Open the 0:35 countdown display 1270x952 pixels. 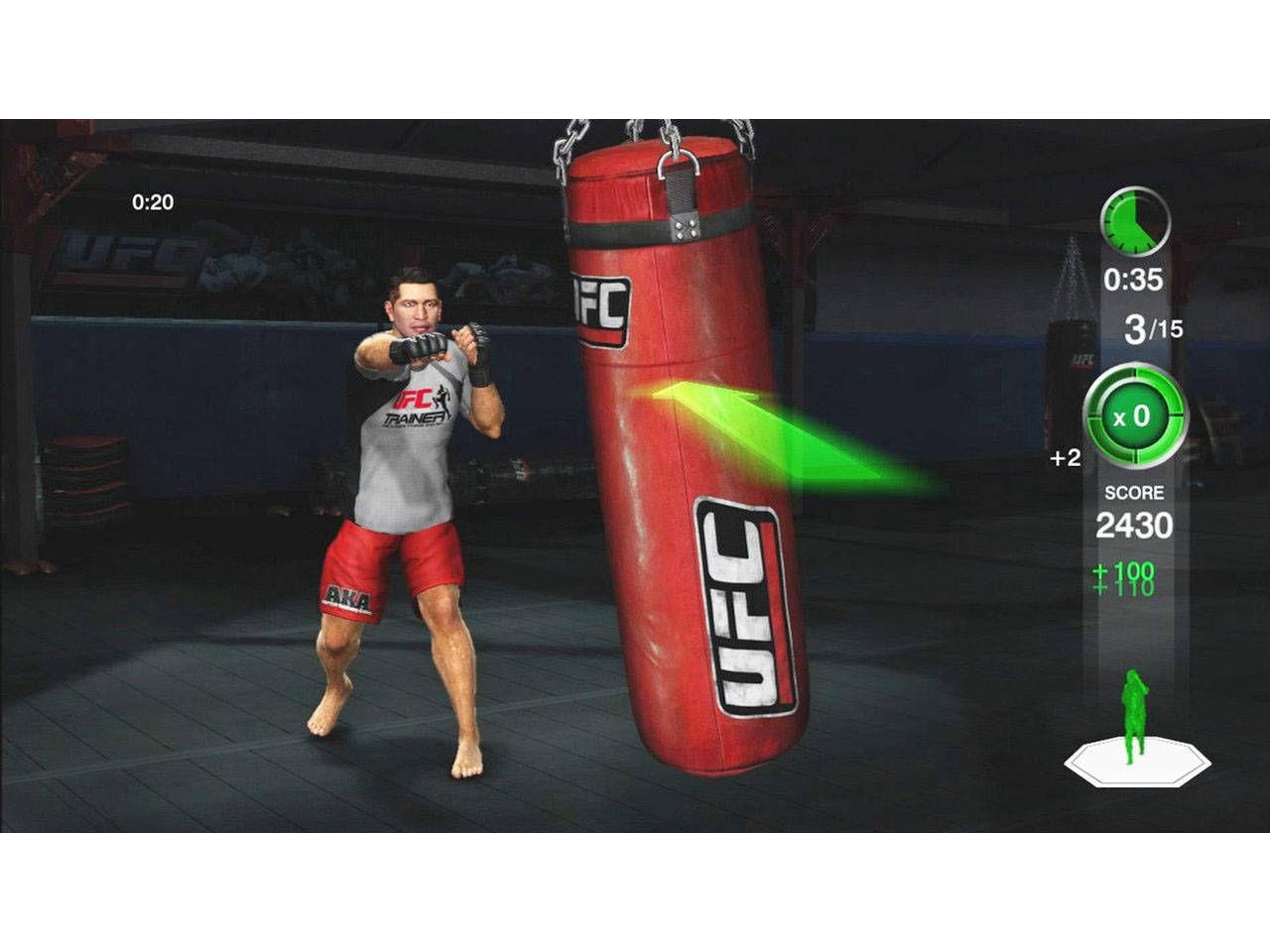(x=1134, y=281)
